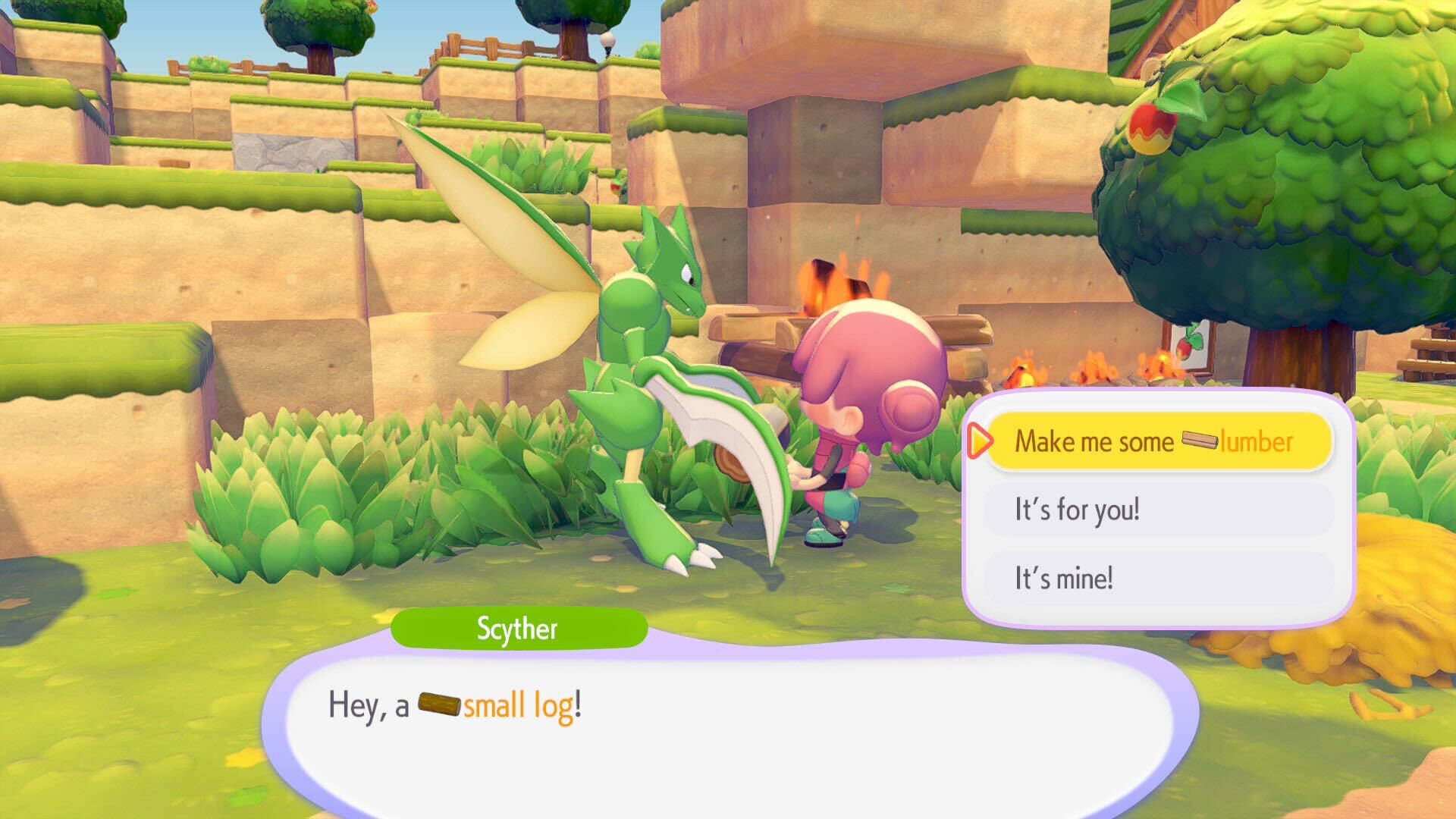Click the green Scyther name banner

[x=518, y=628]
